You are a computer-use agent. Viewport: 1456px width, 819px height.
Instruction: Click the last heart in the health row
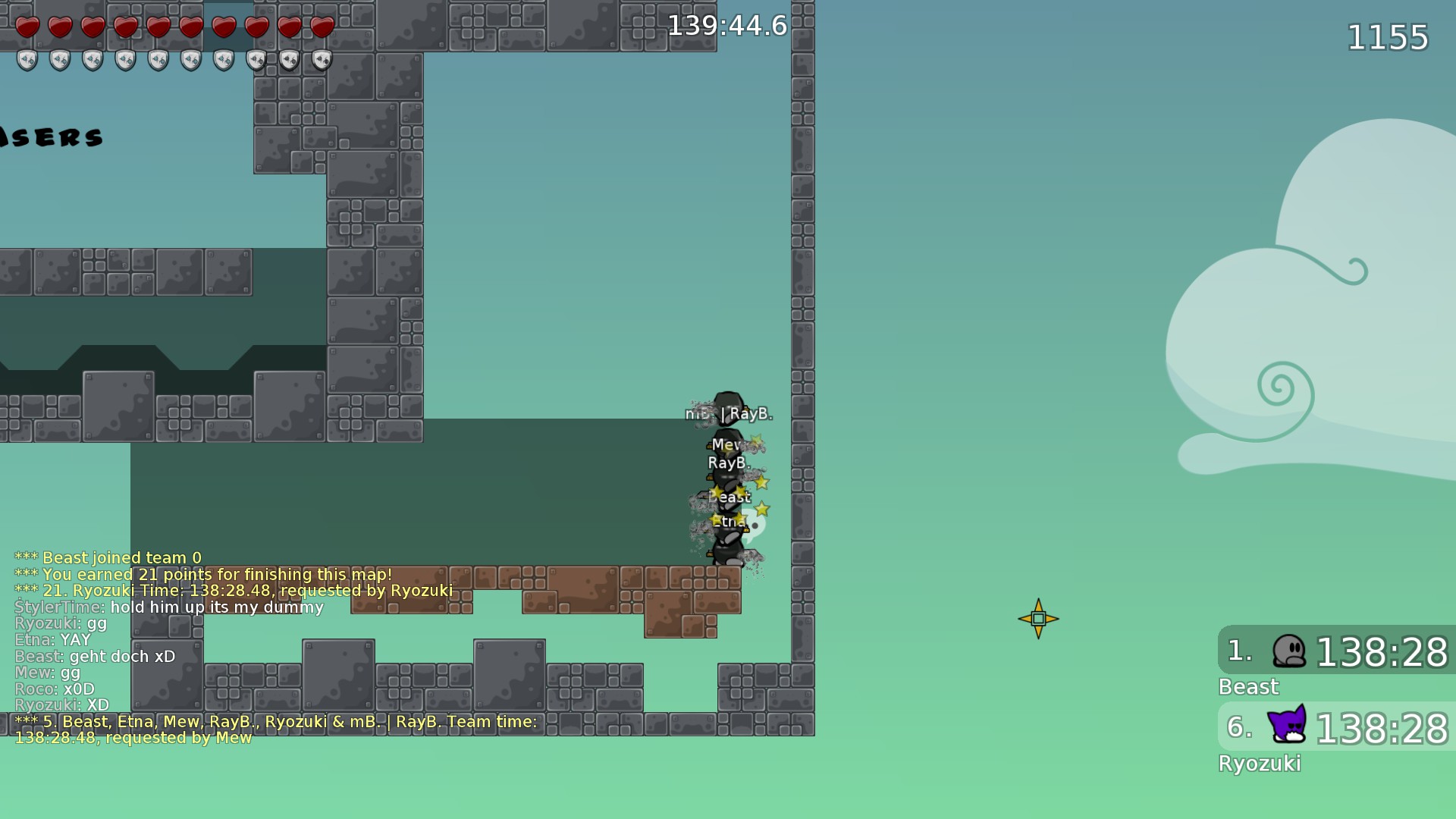point(321,27)
